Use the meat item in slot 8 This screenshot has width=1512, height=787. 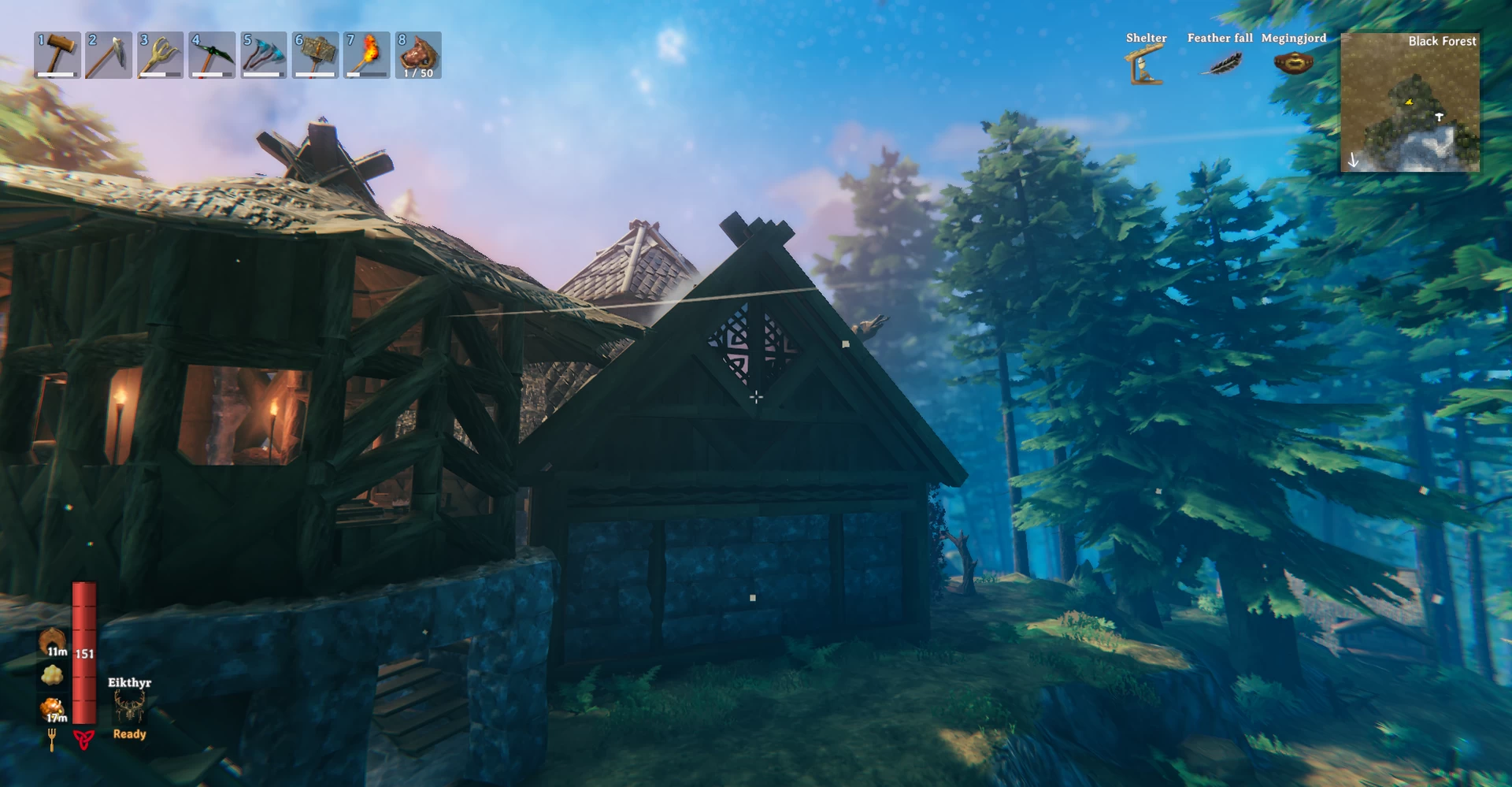418,55
